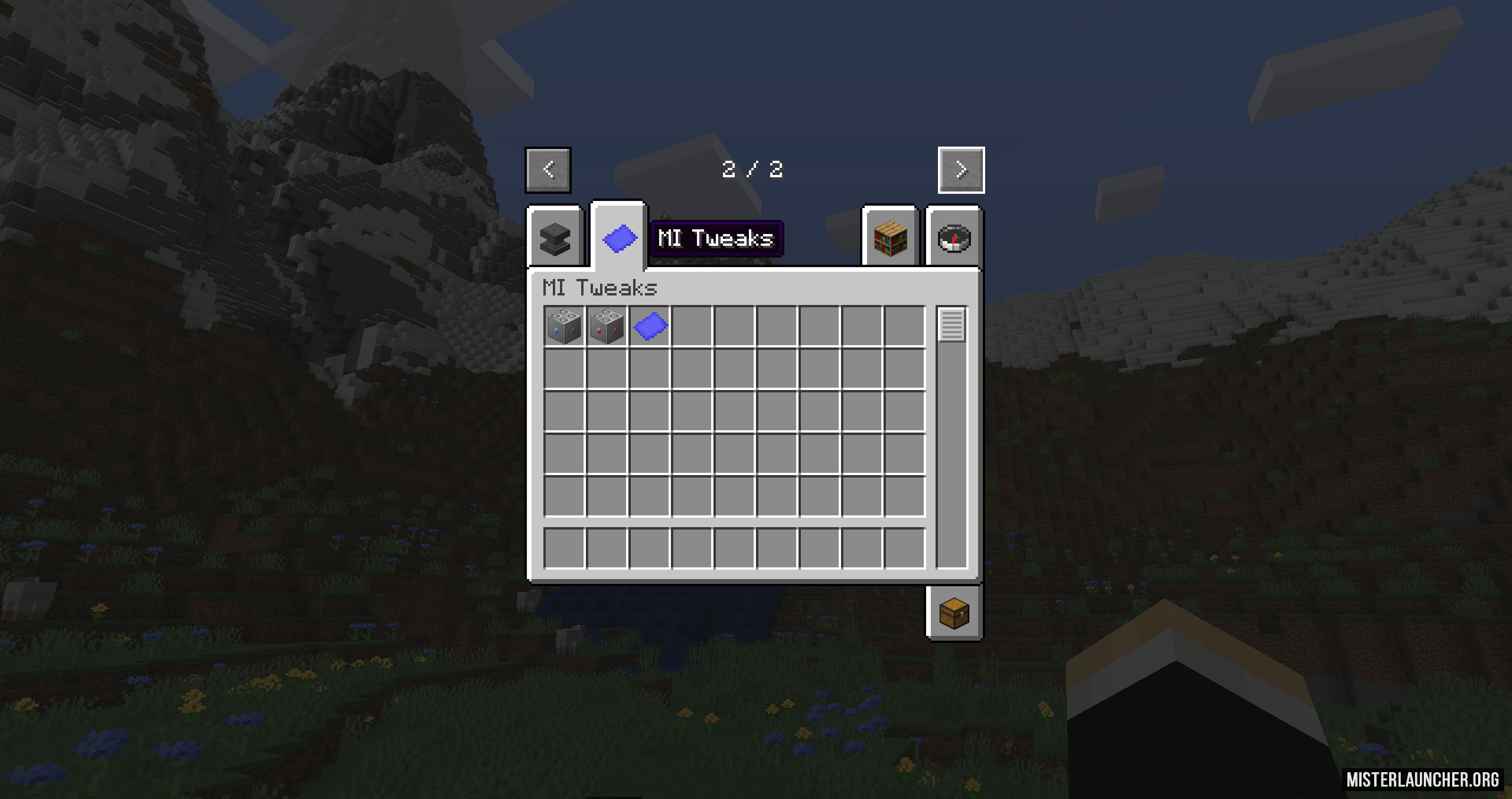Viewport: 1512px width, 799px height.
Task: Go to the previous creative tab page
Action: click(548, 169)
